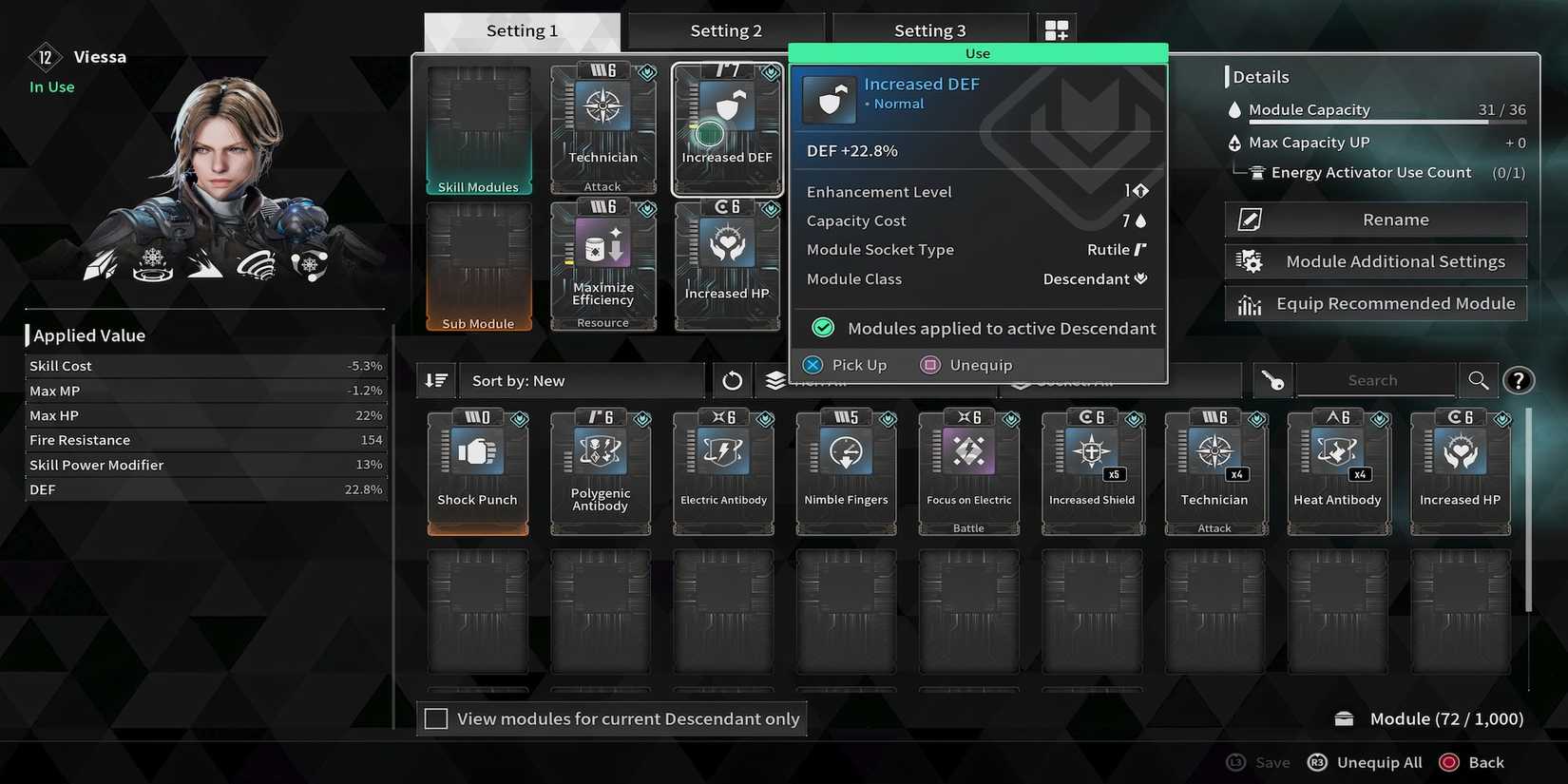
Task: Click the Equip Recommended Module button
Action: (1376, 303)
